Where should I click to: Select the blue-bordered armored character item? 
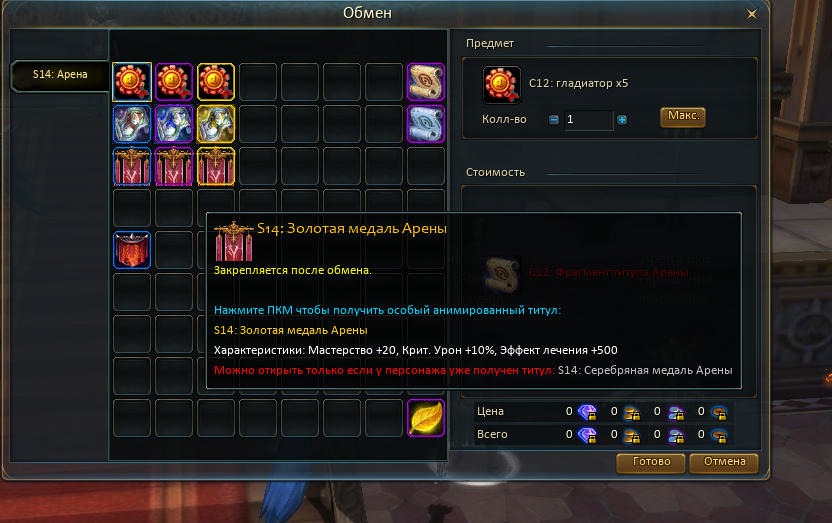click(x=132, y=124)
